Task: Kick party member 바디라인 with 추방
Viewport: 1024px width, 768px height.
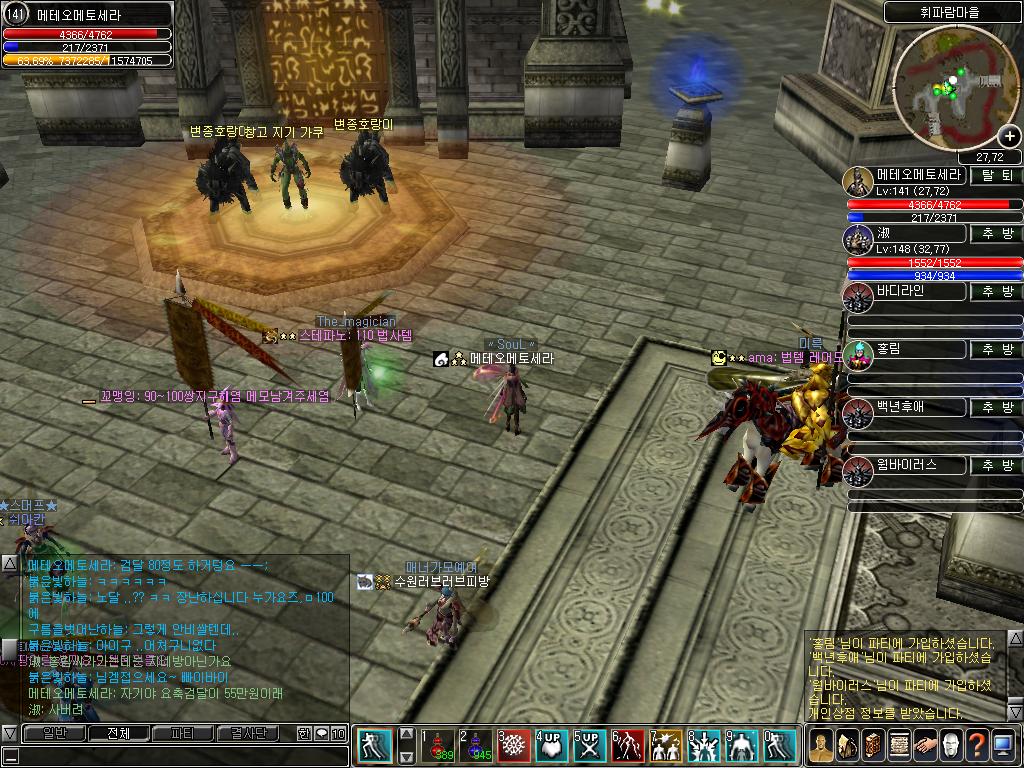Action: (x=996, y=291)
